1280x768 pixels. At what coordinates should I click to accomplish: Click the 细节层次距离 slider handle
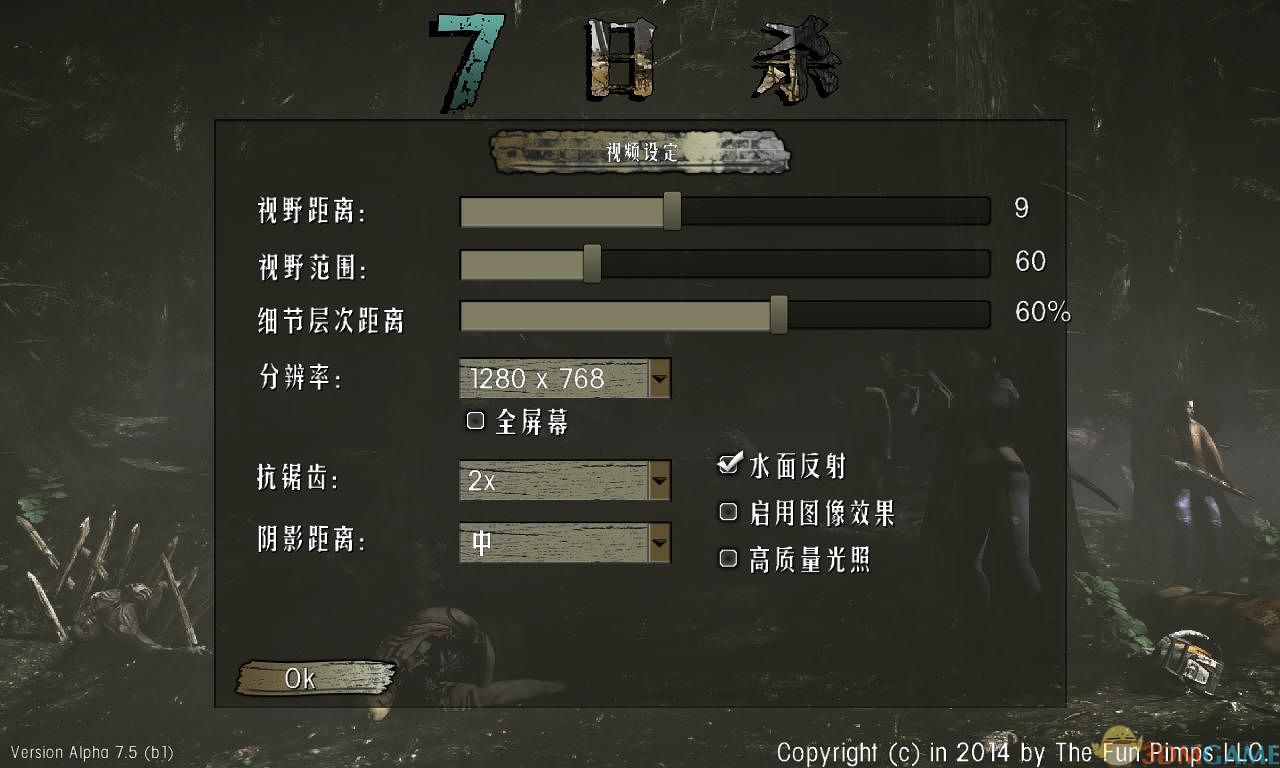778,315
